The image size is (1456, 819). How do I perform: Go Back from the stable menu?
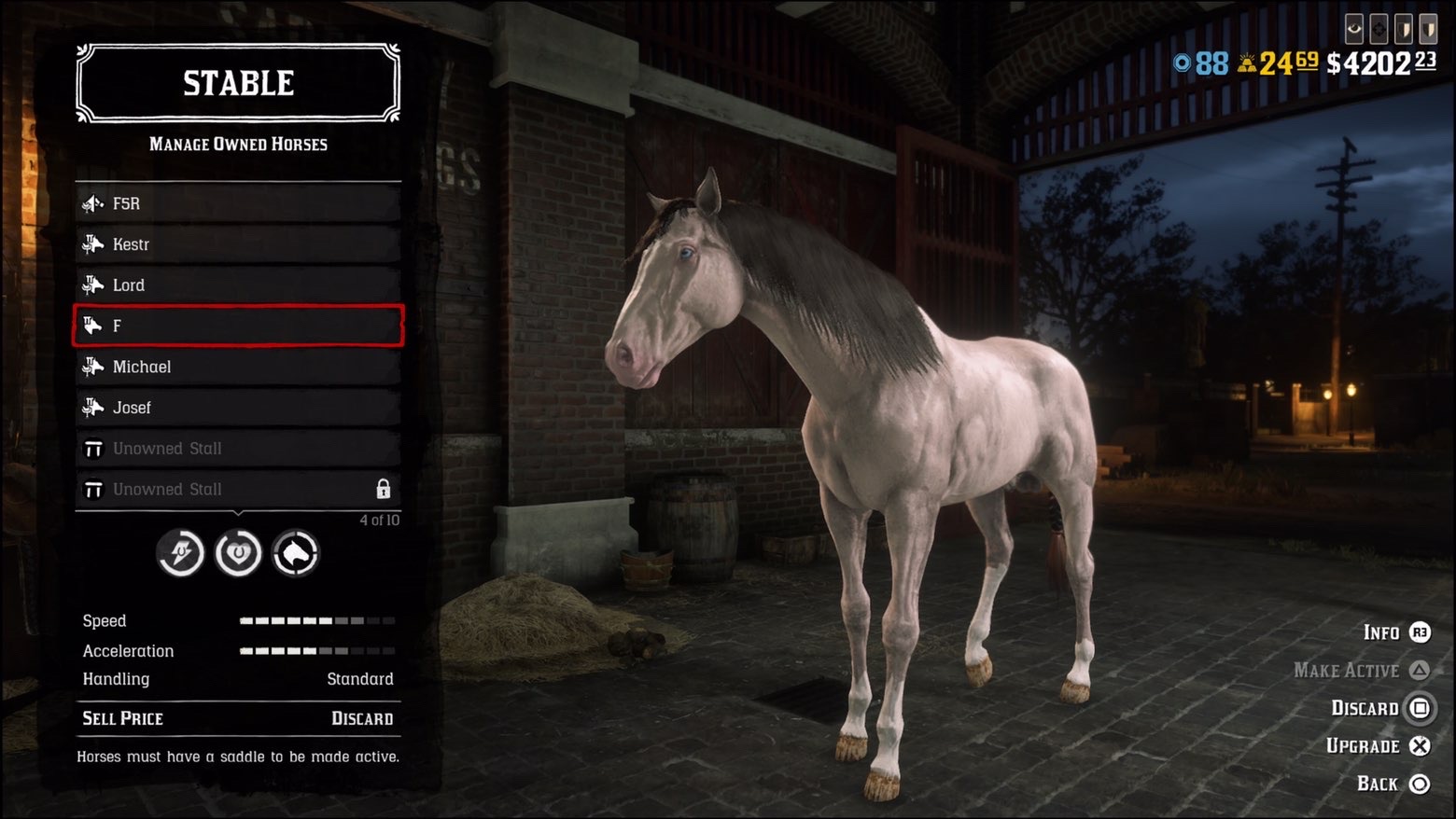[x=1393, y=784]
